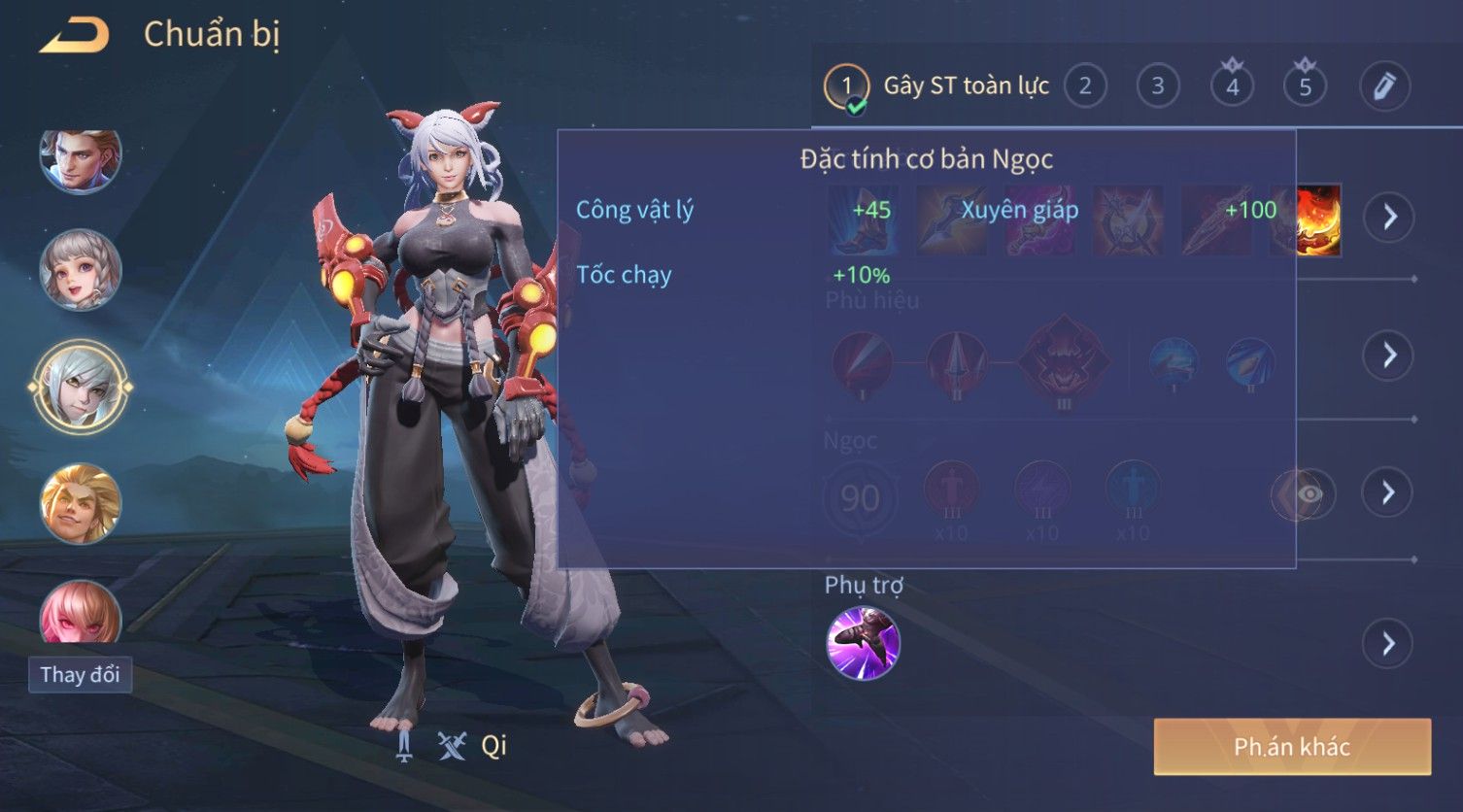
Task: Choose loadout preset 4
Action: pos(1232,86)
